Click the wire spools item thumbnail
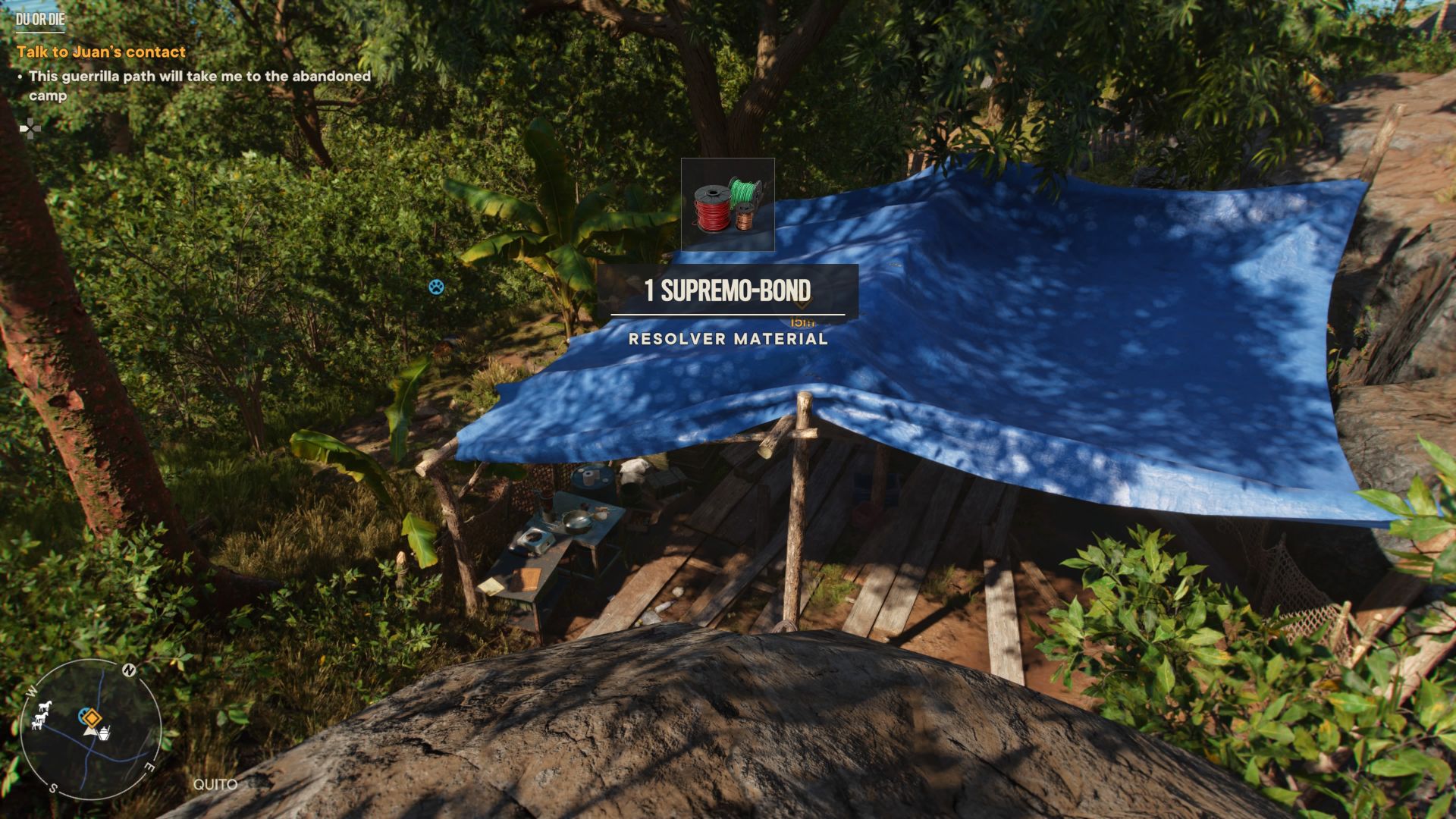This screenshot has width=1456, height=819. pyautogui.click(x=727, y=206)
